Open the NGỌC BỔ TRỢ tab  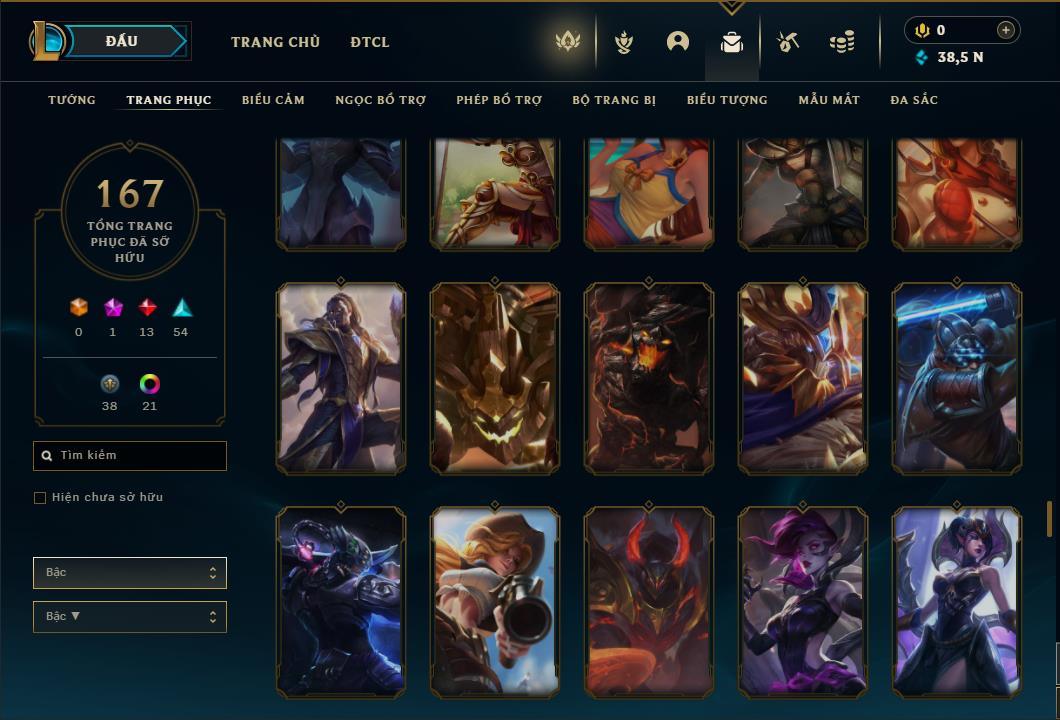click(380, 100)
